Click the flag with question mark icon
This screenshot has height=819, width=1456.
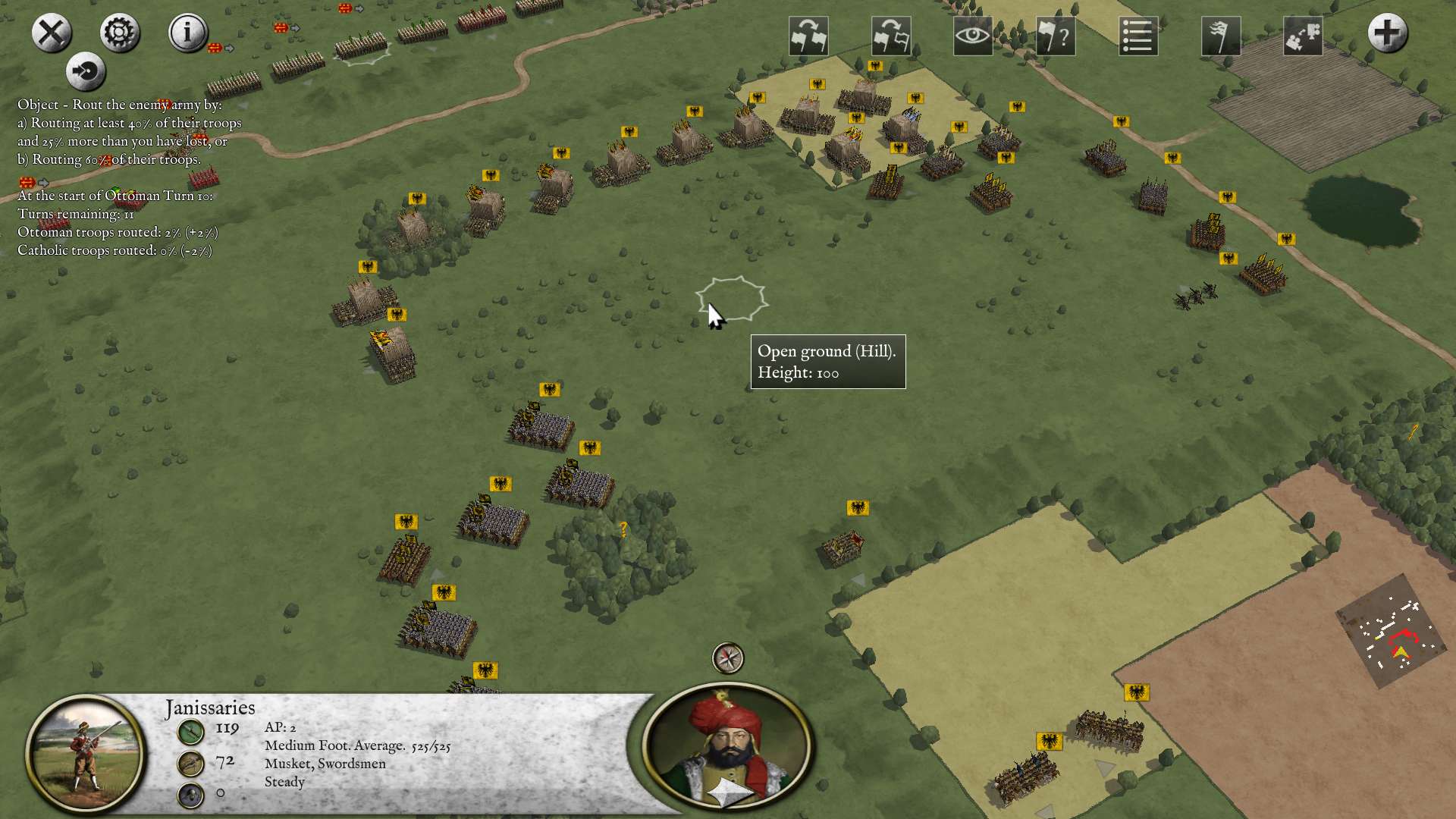point(1056,36)
